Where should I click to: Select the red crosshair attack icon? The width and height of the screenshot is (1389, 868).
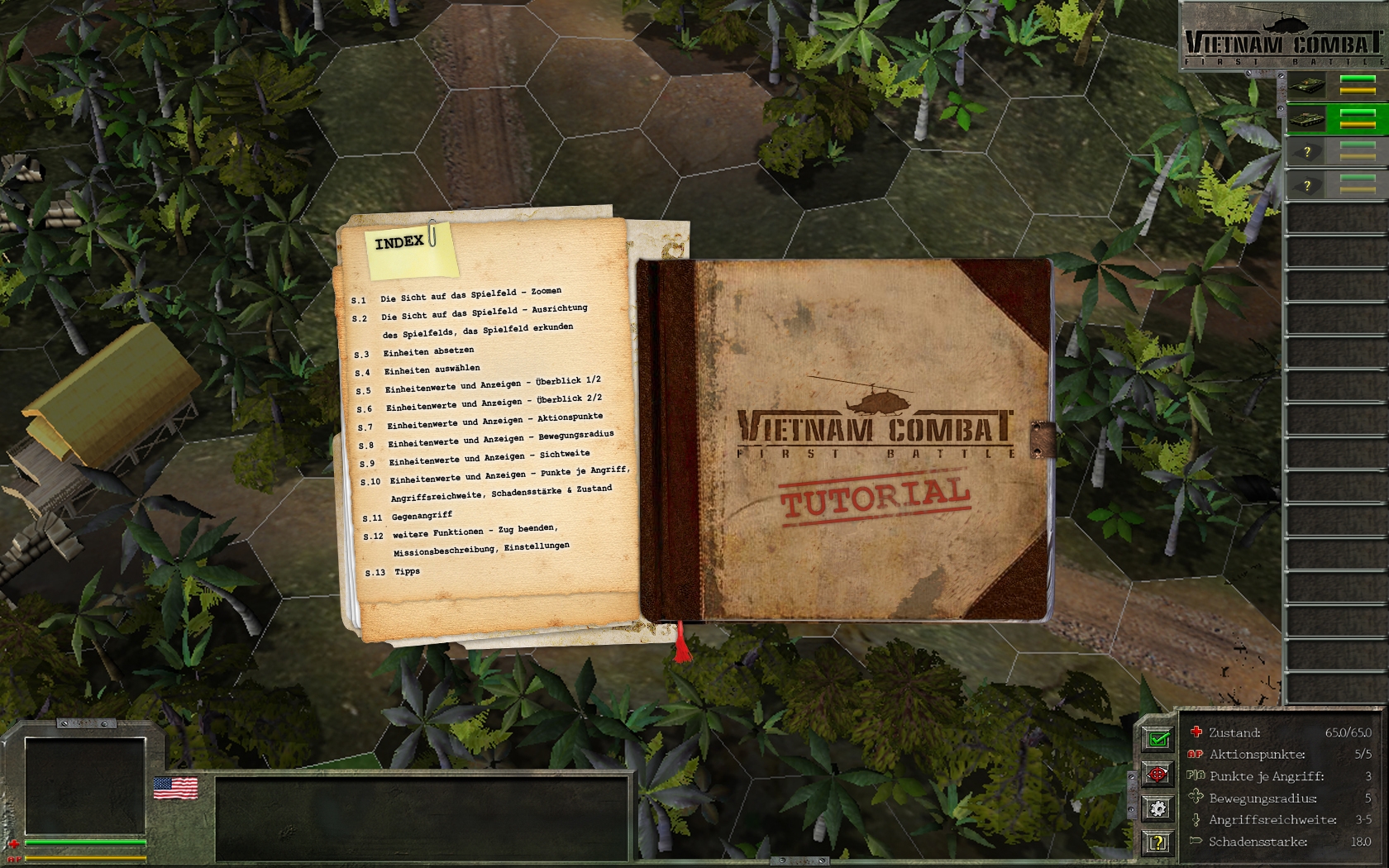(1157, 775)
